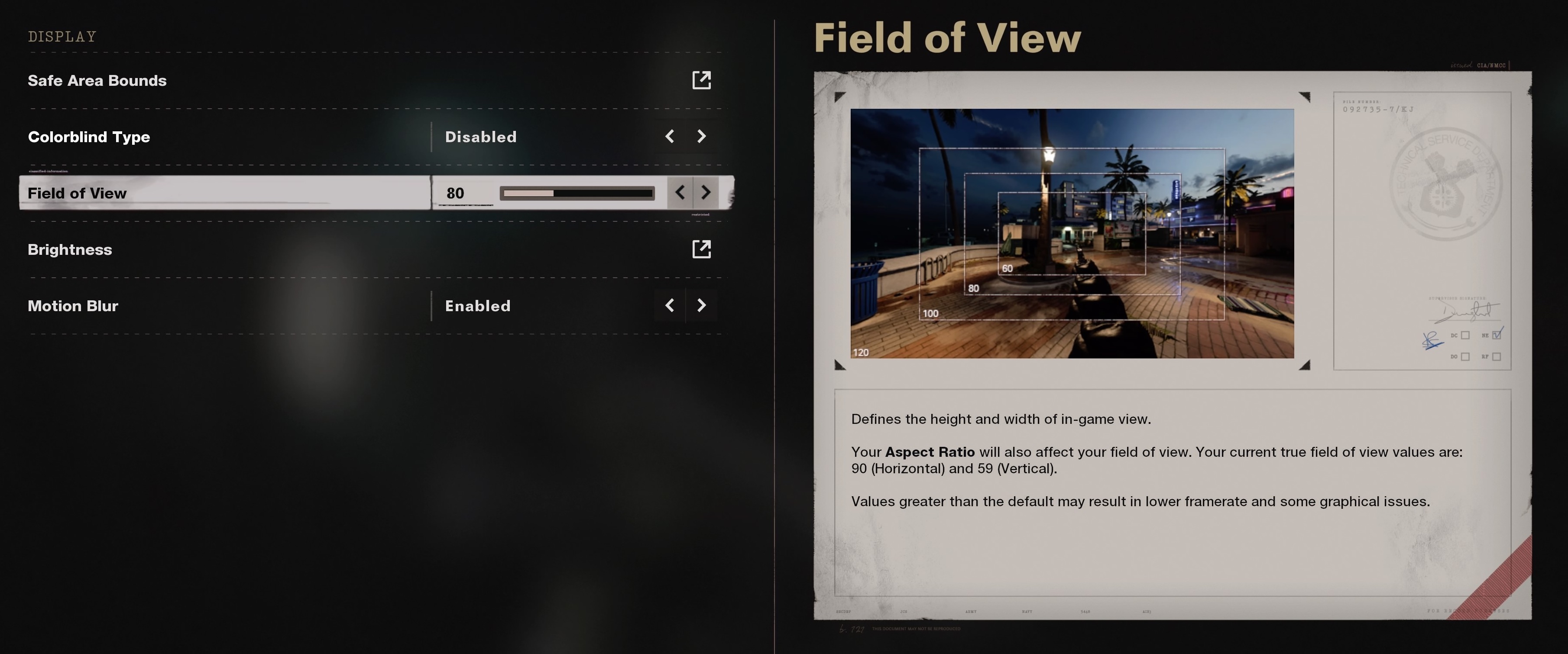This screenshot has height=654, width=1568.
Task: Open the Safe Area Bounds setting
Action: 97,80
